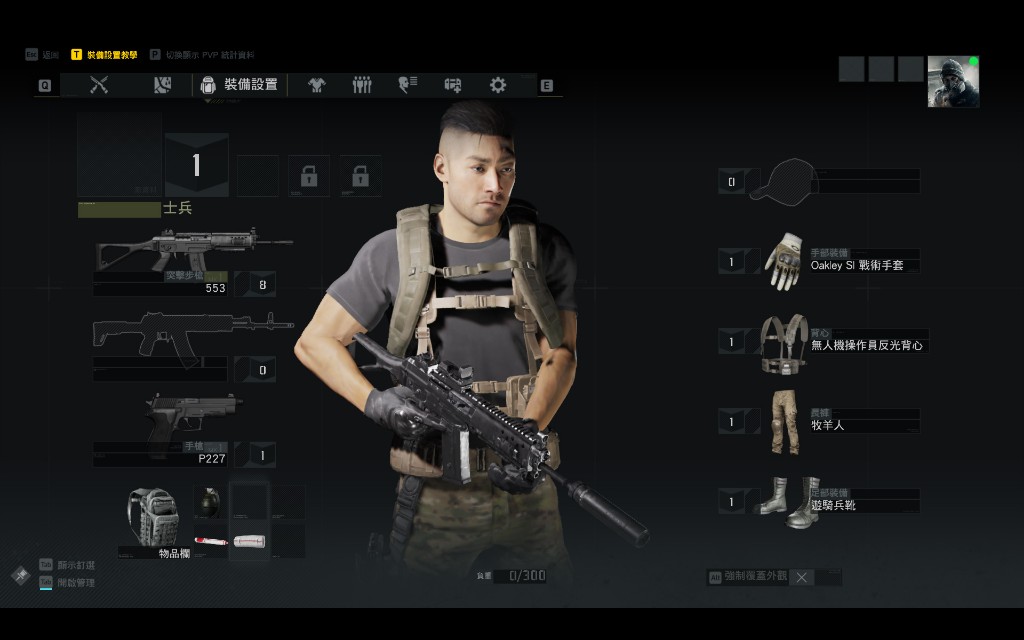Toggle the 強制覆蓋外觀 appearance override
The width and height of the screenshot is (1024, 640).
pos(802,577)
